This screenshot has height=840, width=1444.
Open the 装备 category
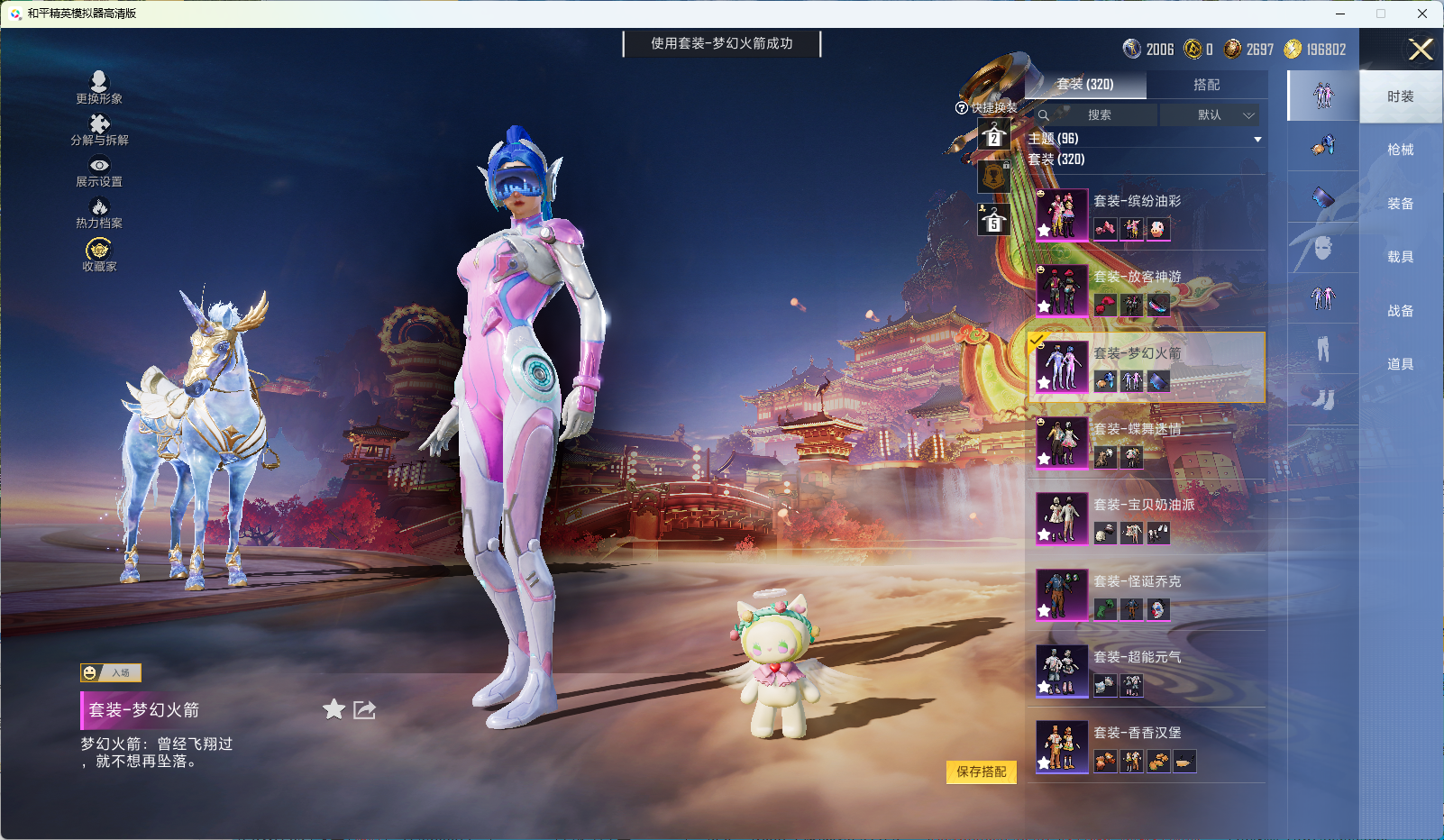[1400, 204]
